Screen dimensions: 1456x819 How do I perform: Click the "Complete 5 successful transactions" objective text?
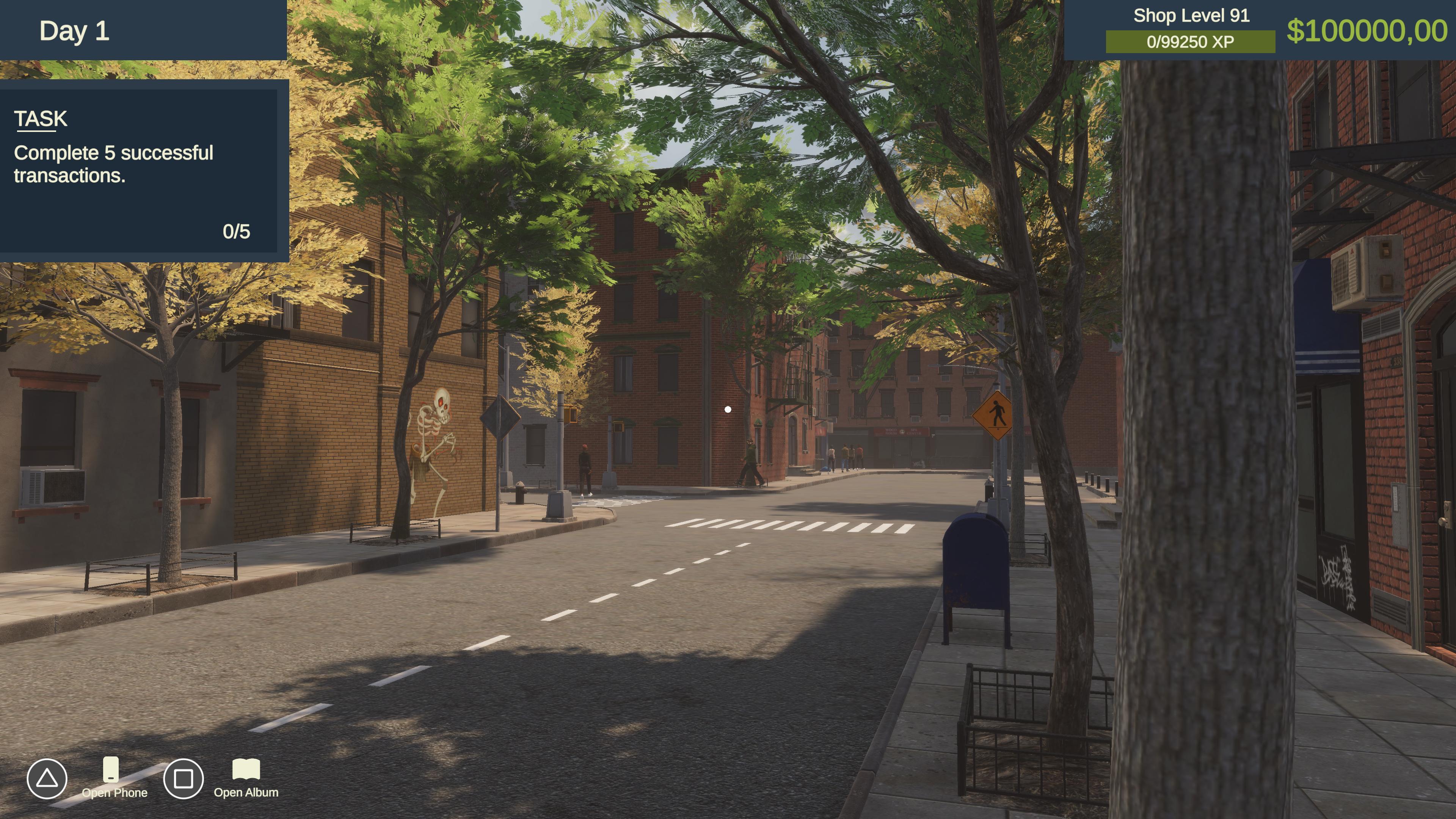click(x=114, y=163)
